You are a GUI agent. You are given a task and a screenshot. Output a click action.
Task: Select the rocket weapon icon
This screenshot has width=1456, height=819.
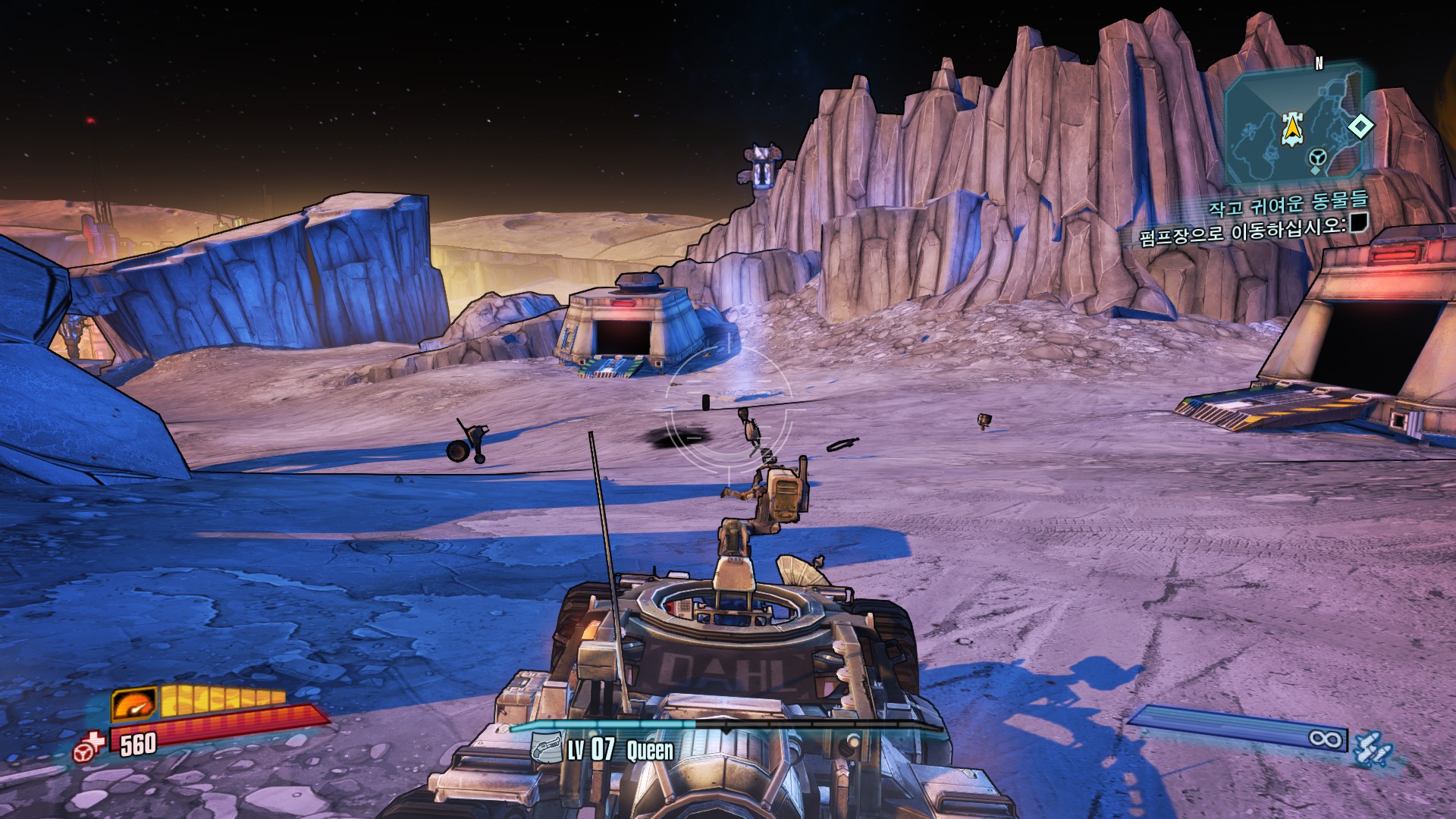[x=1372, y=747]
